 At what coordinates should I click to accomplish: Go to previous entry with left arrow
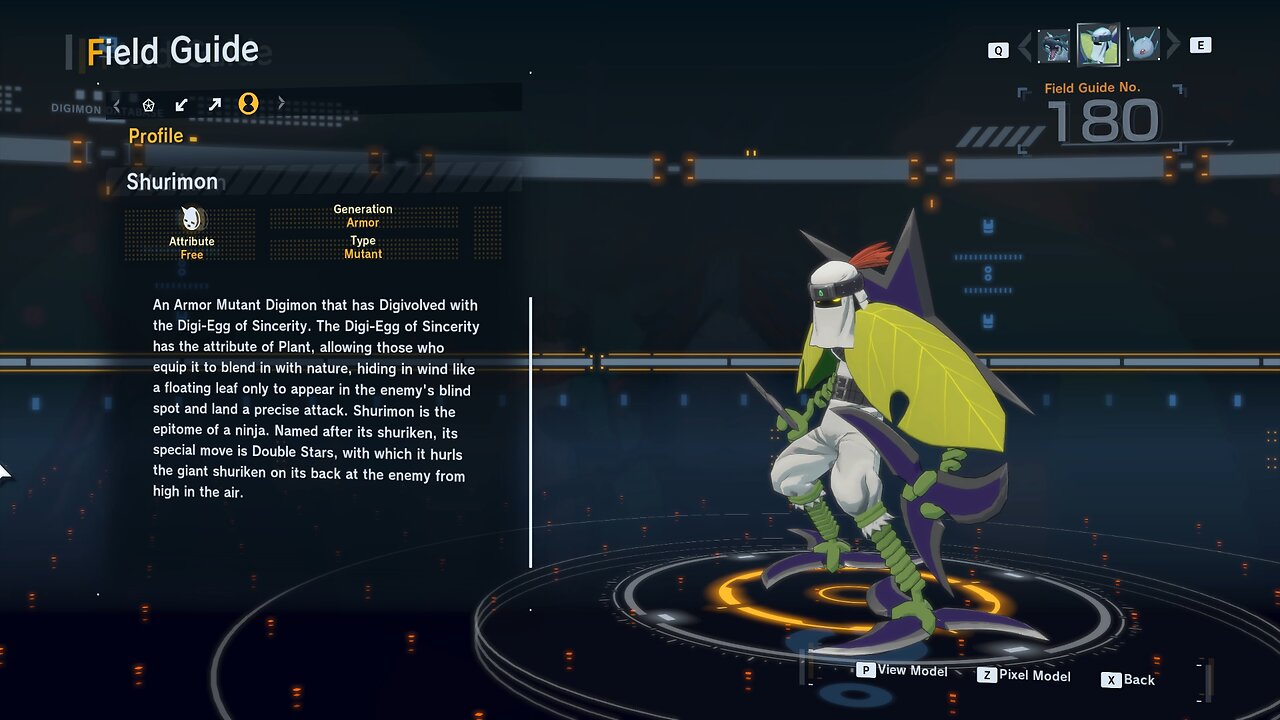click(x=1023, y=46)
